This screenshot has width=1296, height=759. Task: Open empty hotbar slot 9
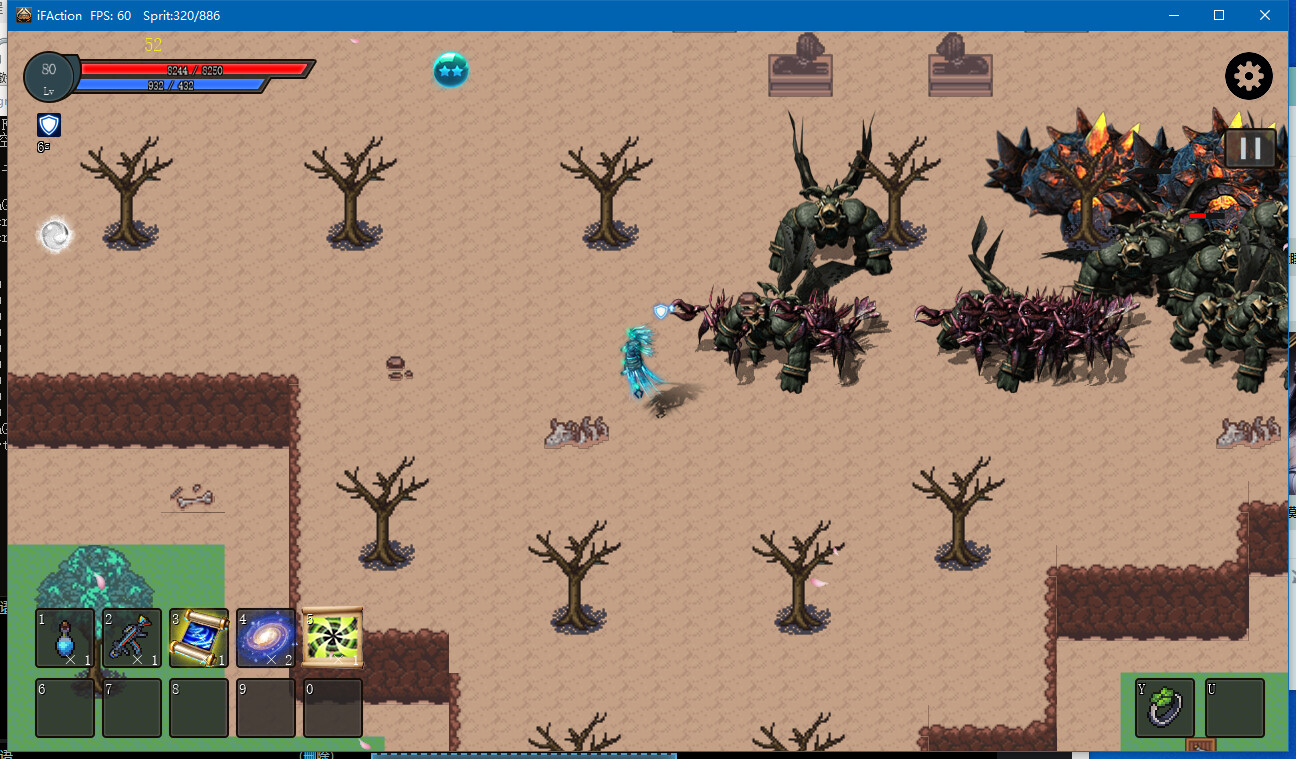point(266,708)
